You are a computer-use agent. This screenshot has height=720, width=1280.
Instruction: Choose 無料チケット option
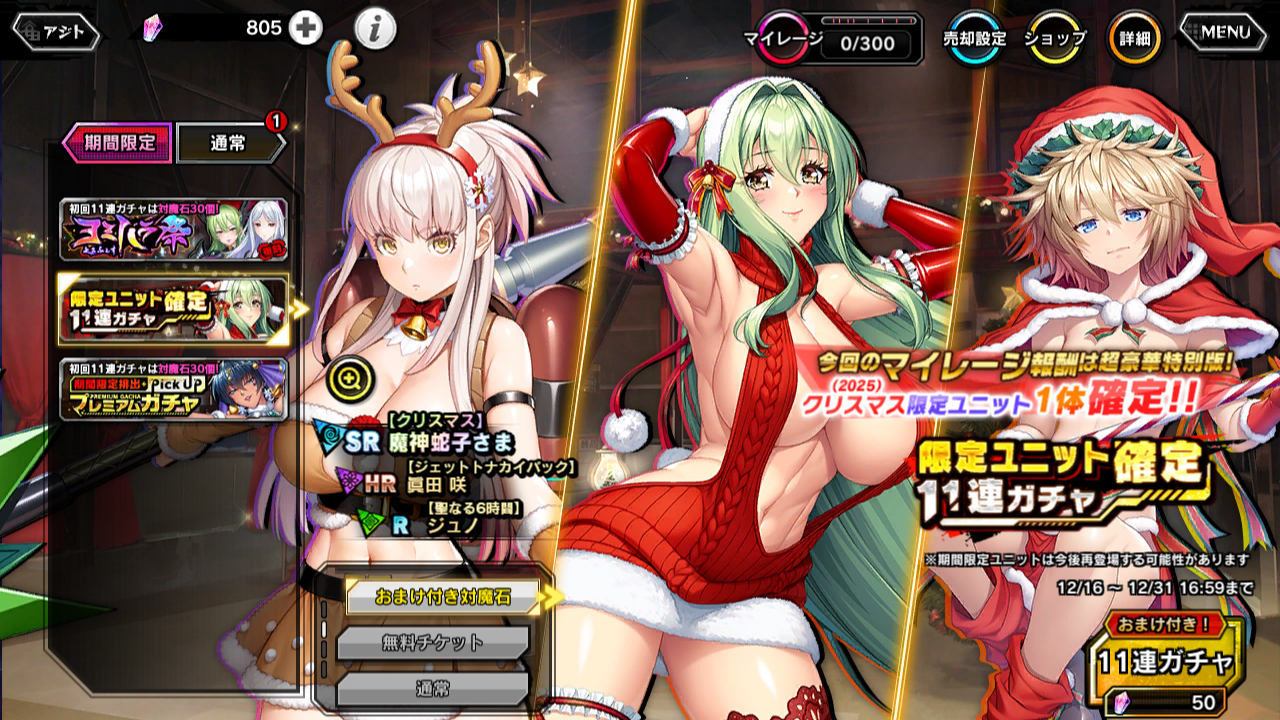pyautogui.click(x=432, y=643)
